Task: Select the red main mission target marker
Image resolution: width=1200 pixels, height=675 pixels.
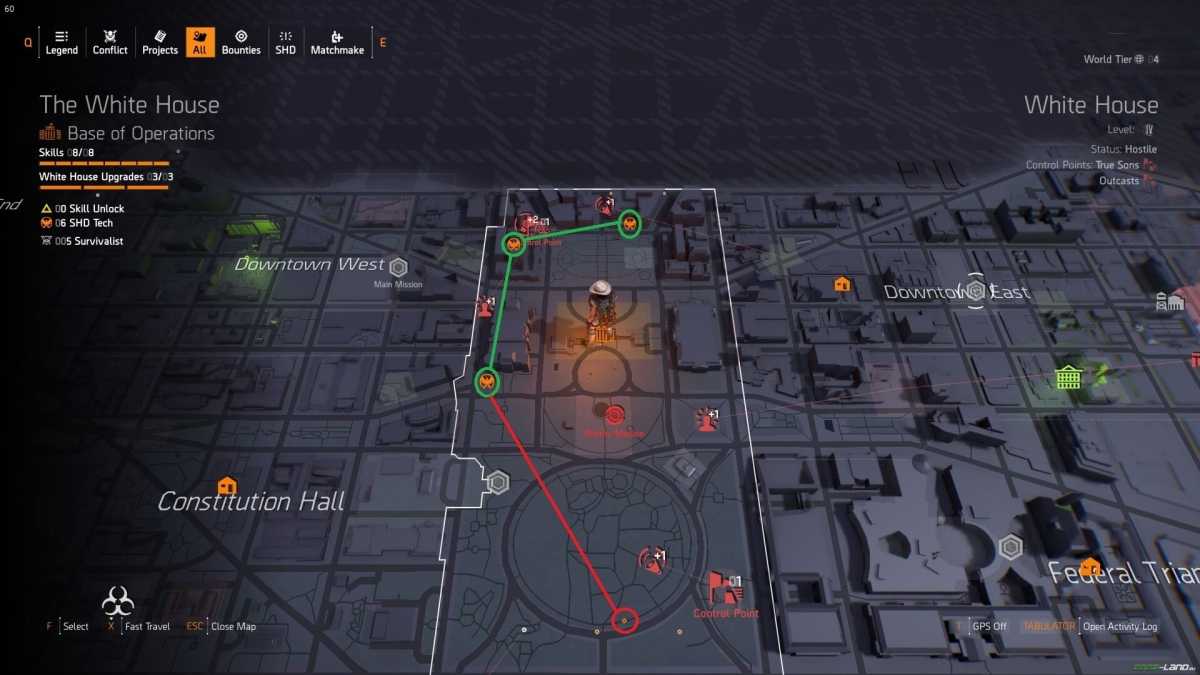Action: click(x=613, y=414)
